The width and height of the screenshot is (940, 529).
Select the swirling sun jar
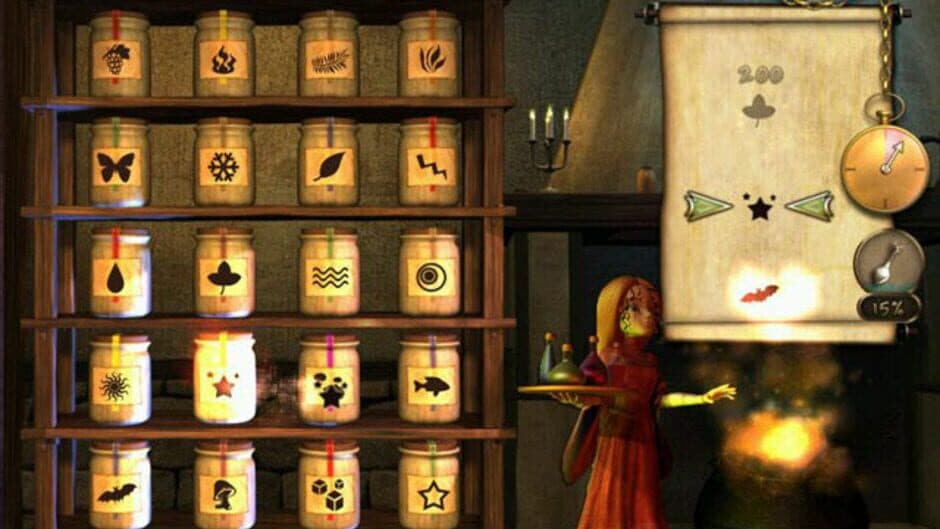pos(118,385)
